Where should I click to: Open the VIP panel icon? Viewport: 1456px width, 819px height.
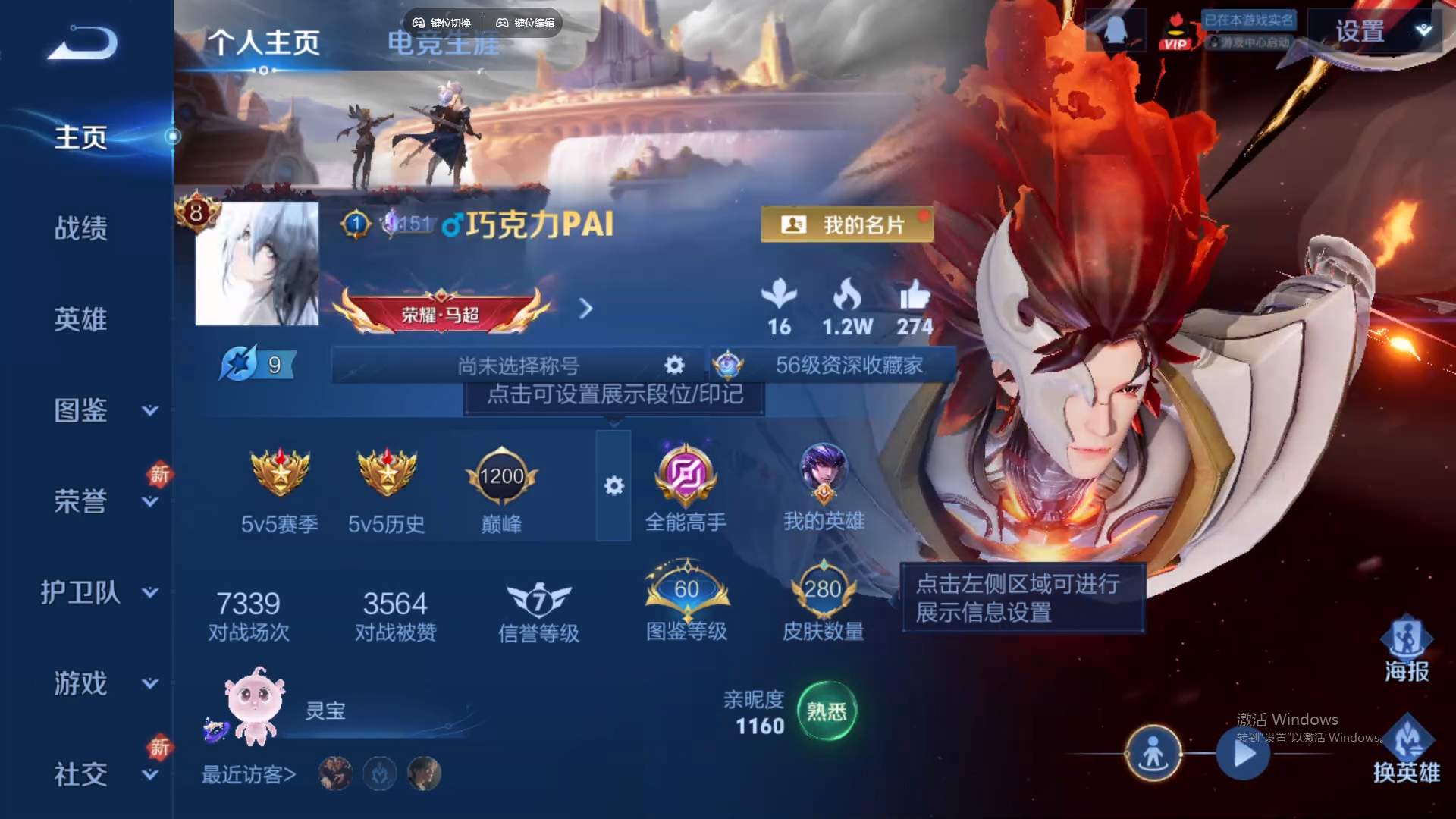[1176, 30]
